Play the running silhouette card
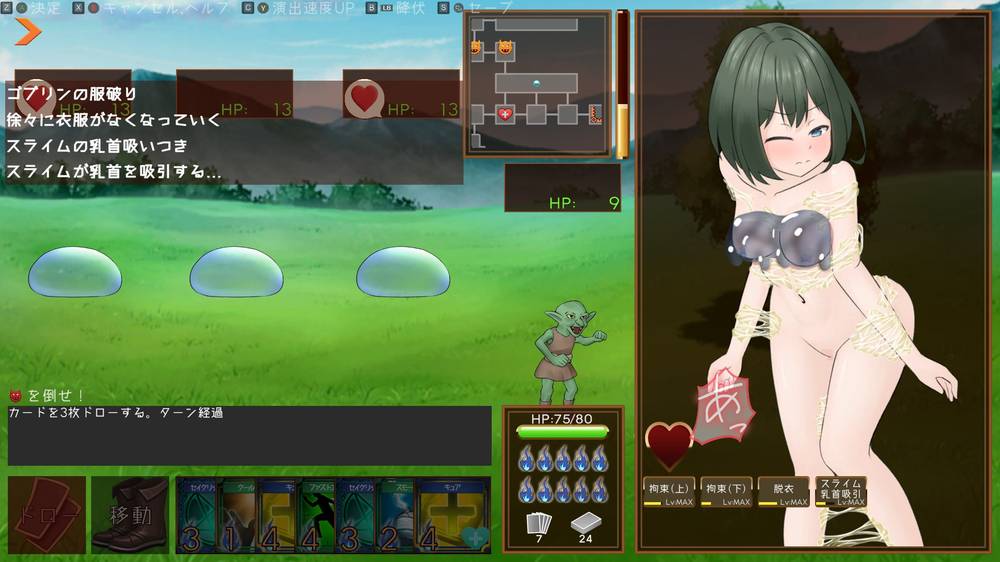Image resolution: width=1000 pixels, height=562 pixels. [318, 514]
